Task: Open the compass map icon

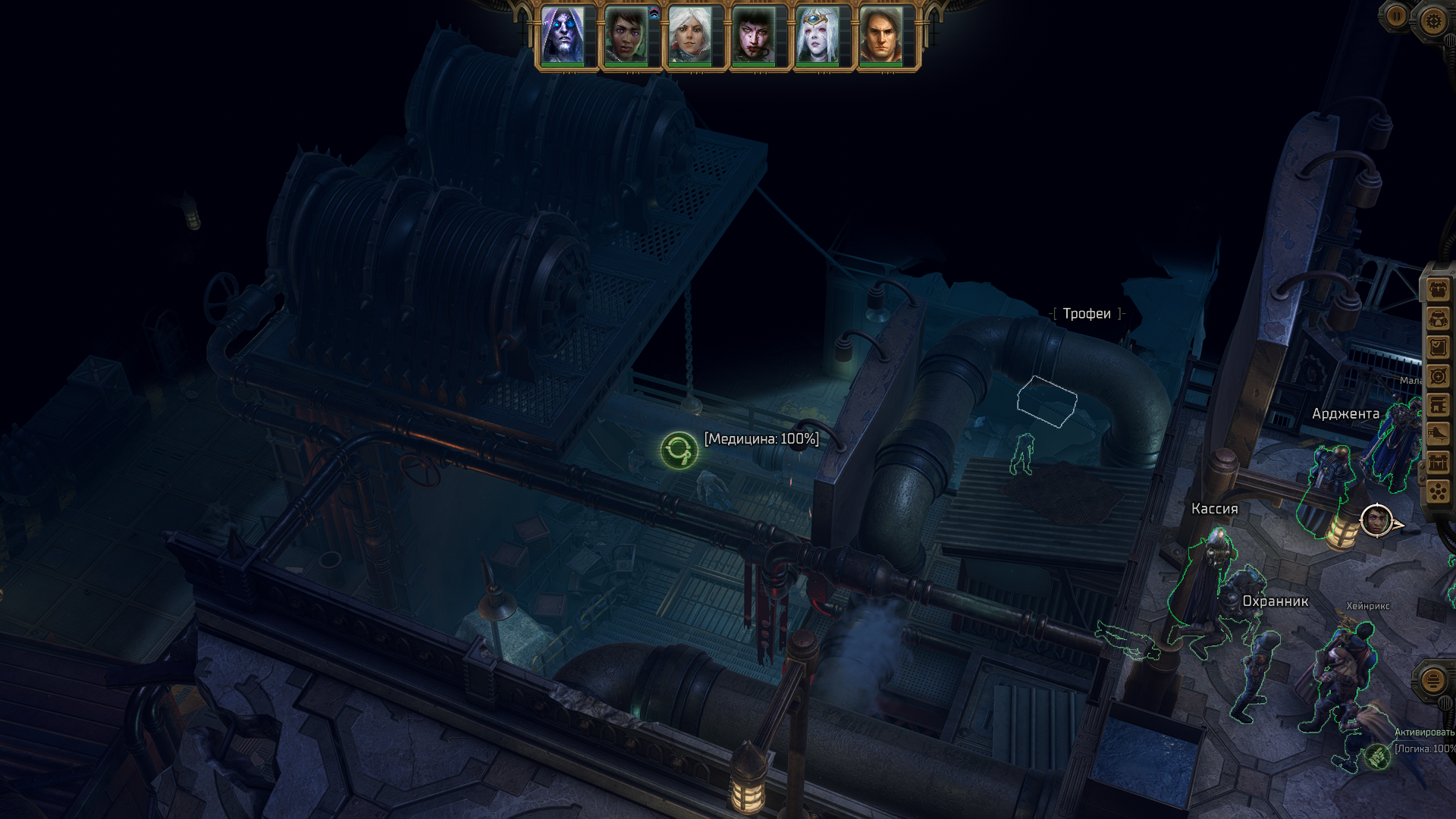Action: [x=1438, y=376]
